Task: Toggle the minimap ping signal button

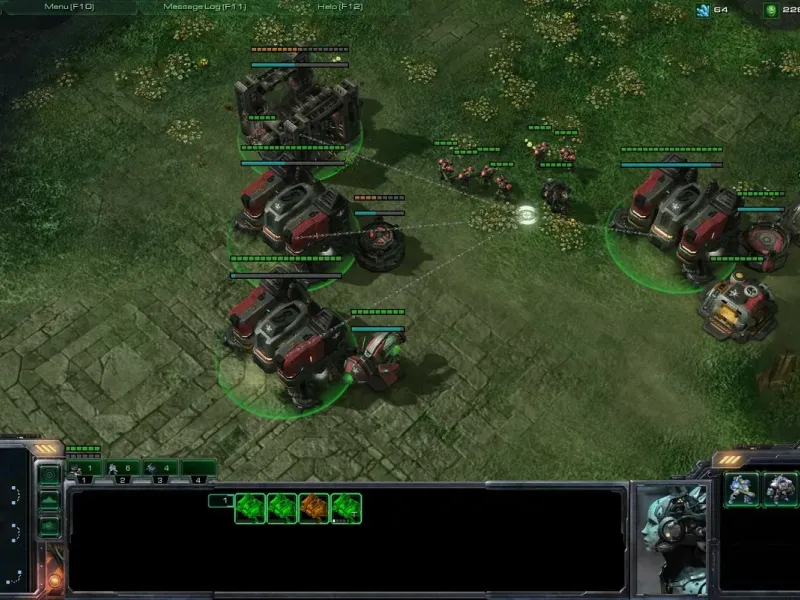Action: (49, 476)
